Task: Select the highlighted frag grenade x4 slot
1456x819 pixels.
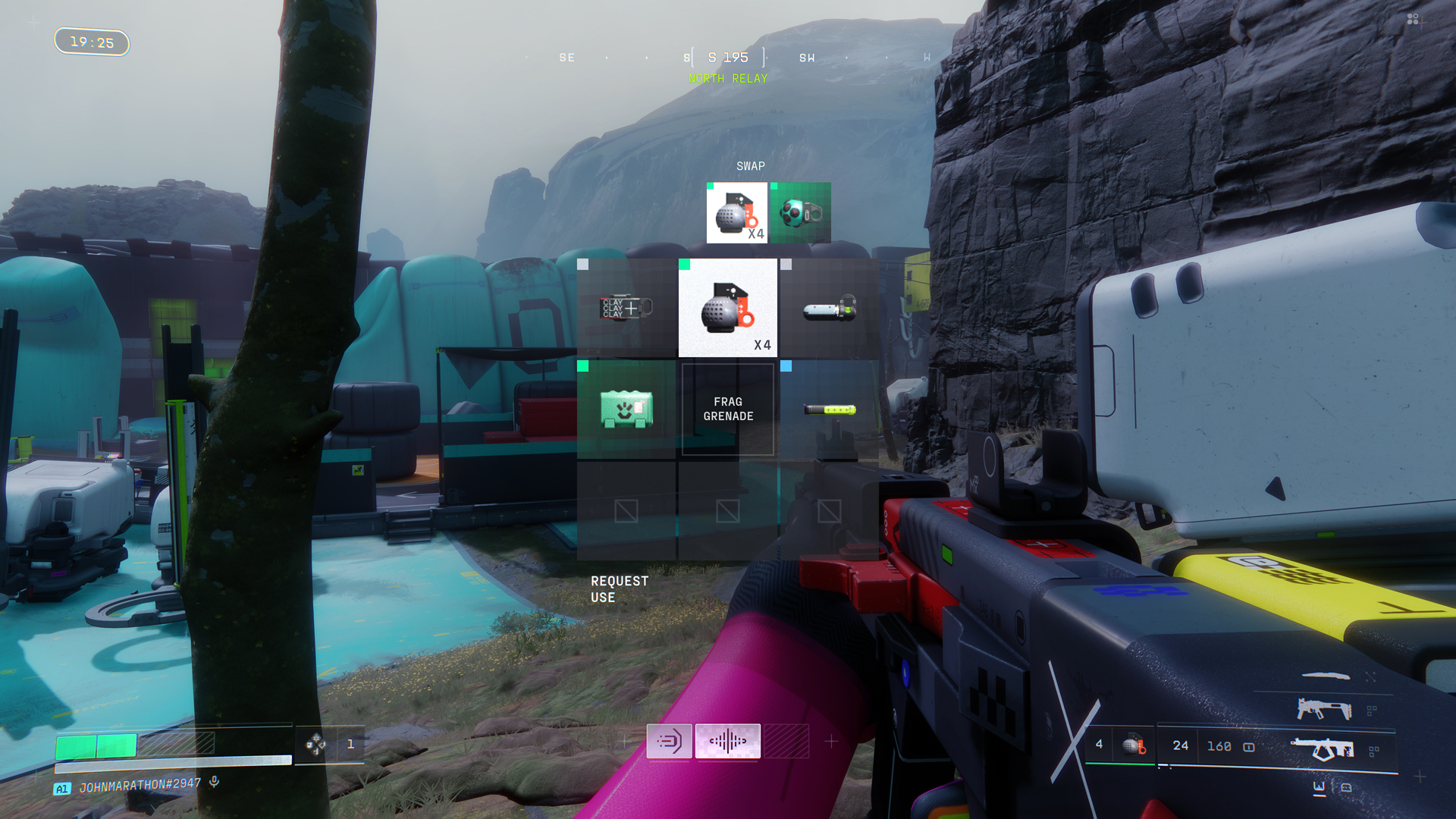Action: tap(727, 308)
